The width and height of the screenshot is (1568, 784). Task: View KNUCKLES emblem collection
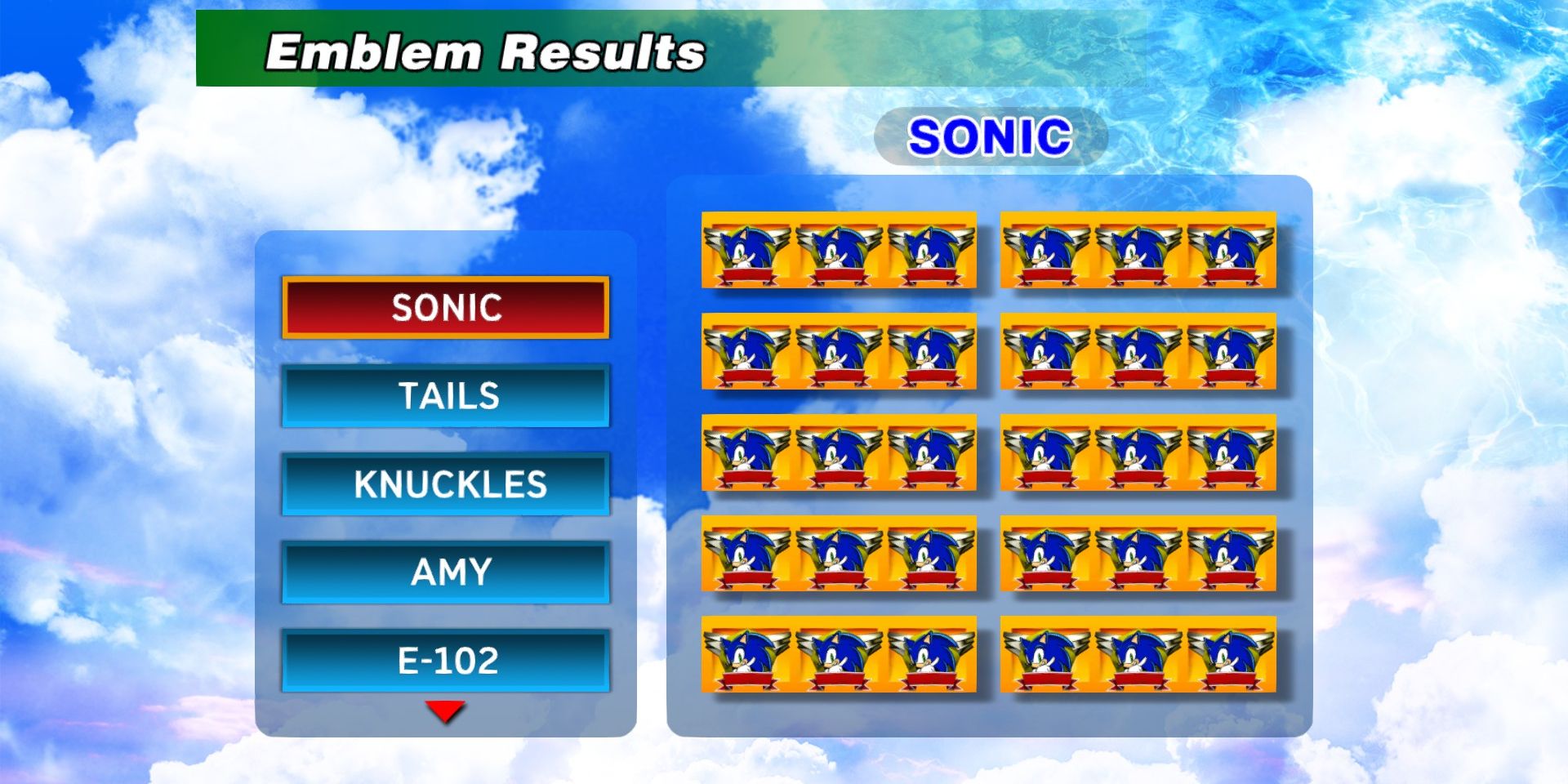445,485
